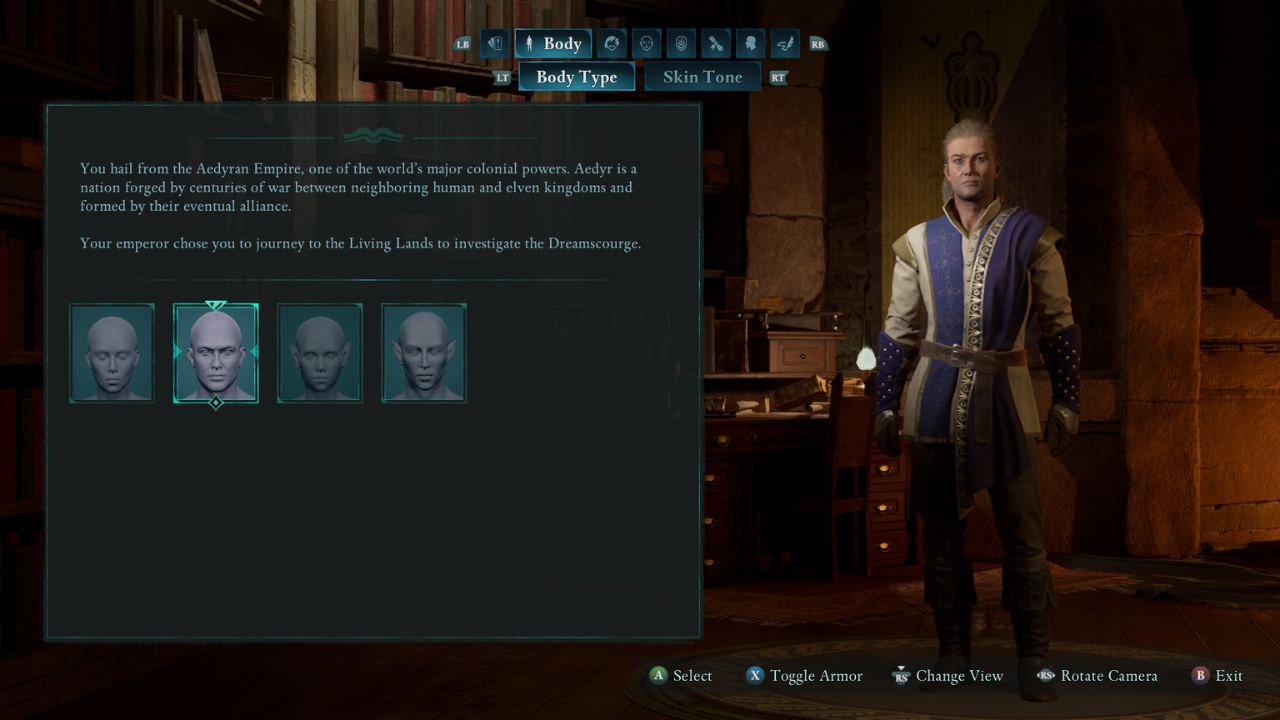The image size is (1280, 720).
Task: Choose the human female body type
Action: point(112,353)
